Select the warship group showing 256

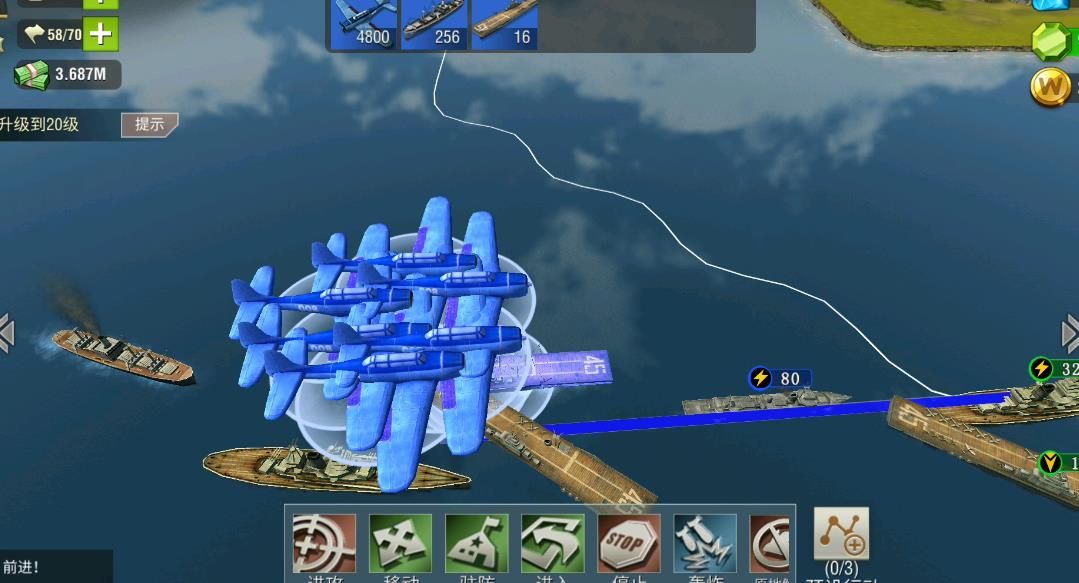click(434, 23)
